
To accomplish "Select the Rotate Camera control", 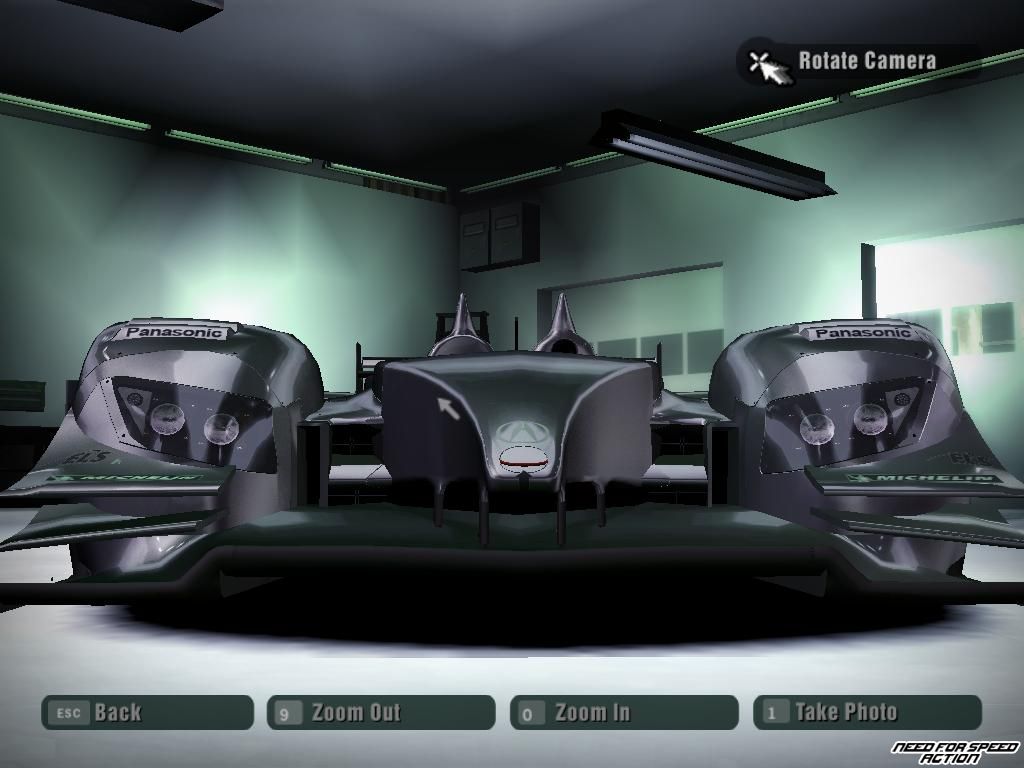I will click(x=856, y=61).
